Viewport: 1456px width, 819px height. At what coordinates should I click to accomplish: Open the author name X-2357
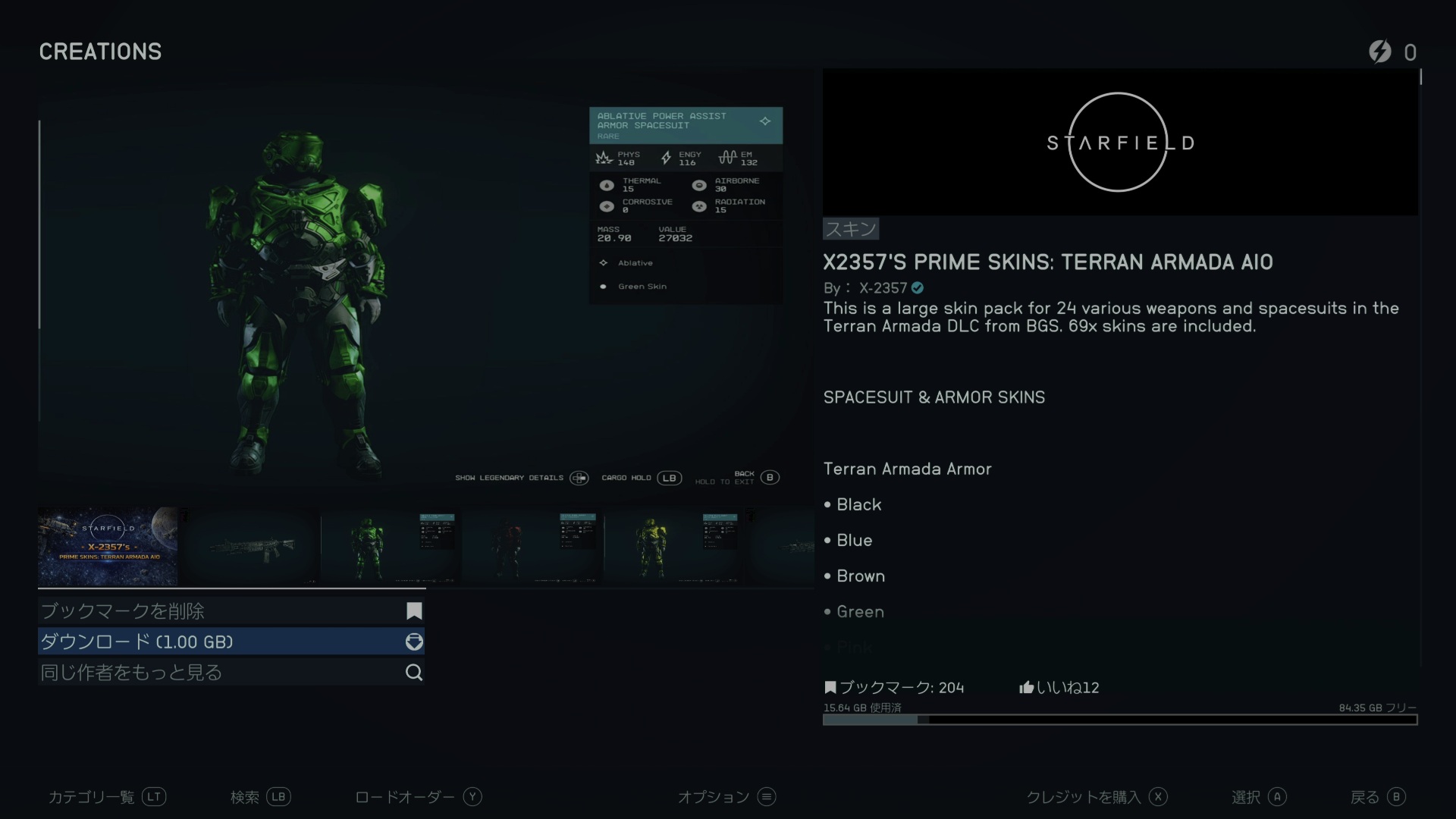883,288
